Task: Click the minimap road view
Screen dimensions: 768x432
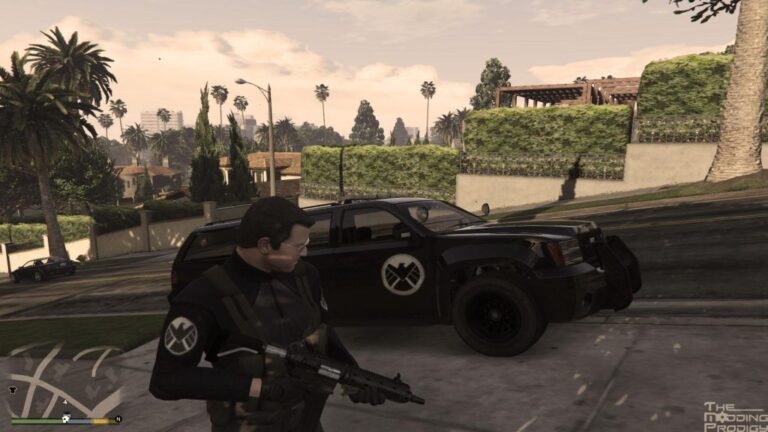Action: coord(60,378)
